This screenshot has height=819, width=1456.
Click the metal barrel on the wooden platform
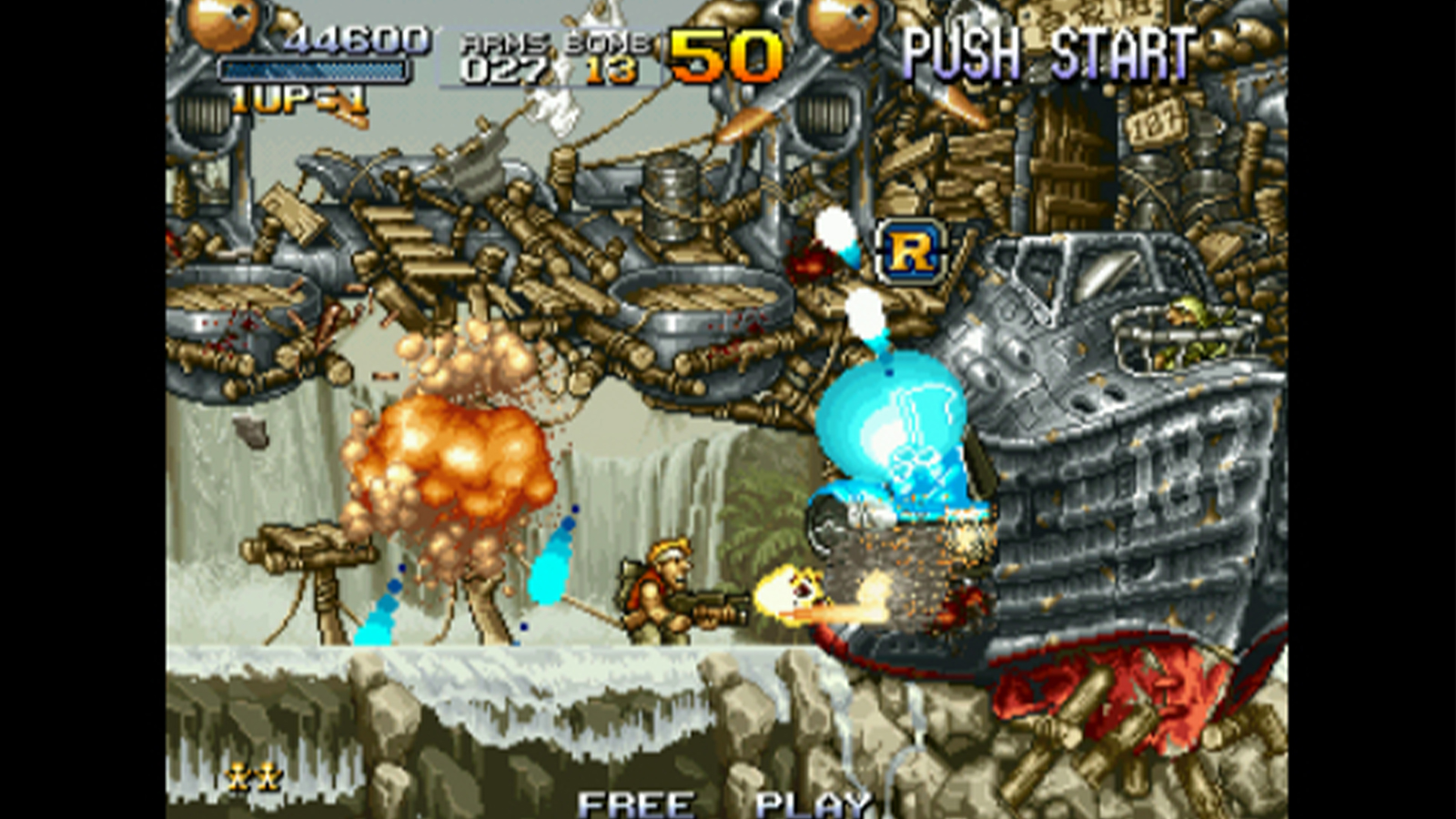coord(671,191)
